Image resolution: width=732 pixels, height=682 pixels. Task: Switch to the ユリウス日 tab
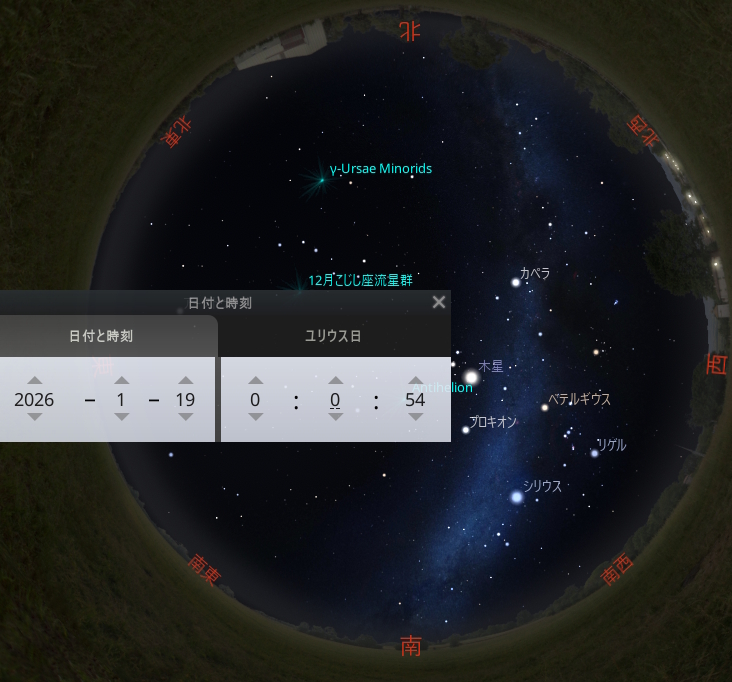tap(333, 336)
